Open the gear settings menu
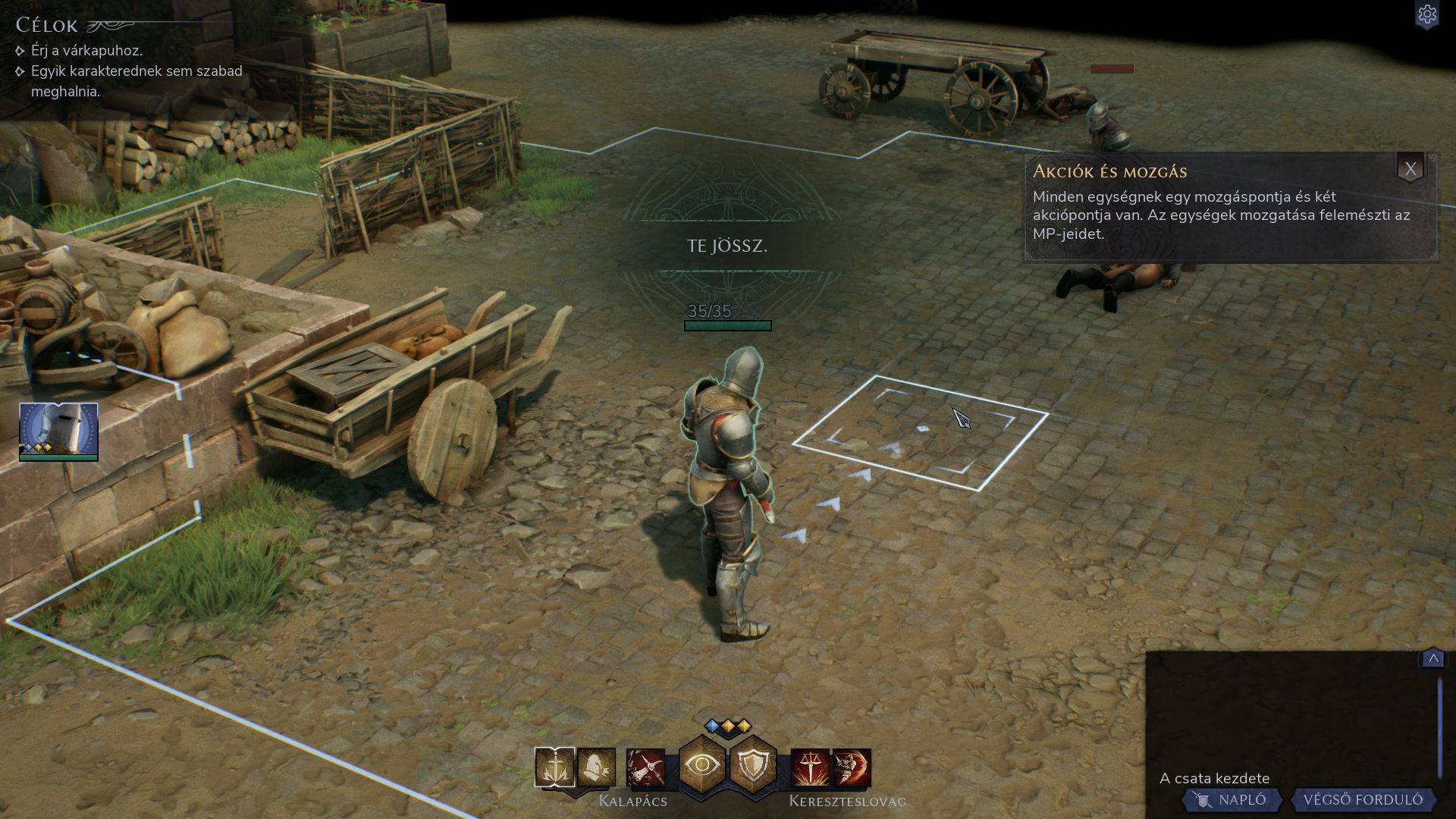 click(1426, 15)
